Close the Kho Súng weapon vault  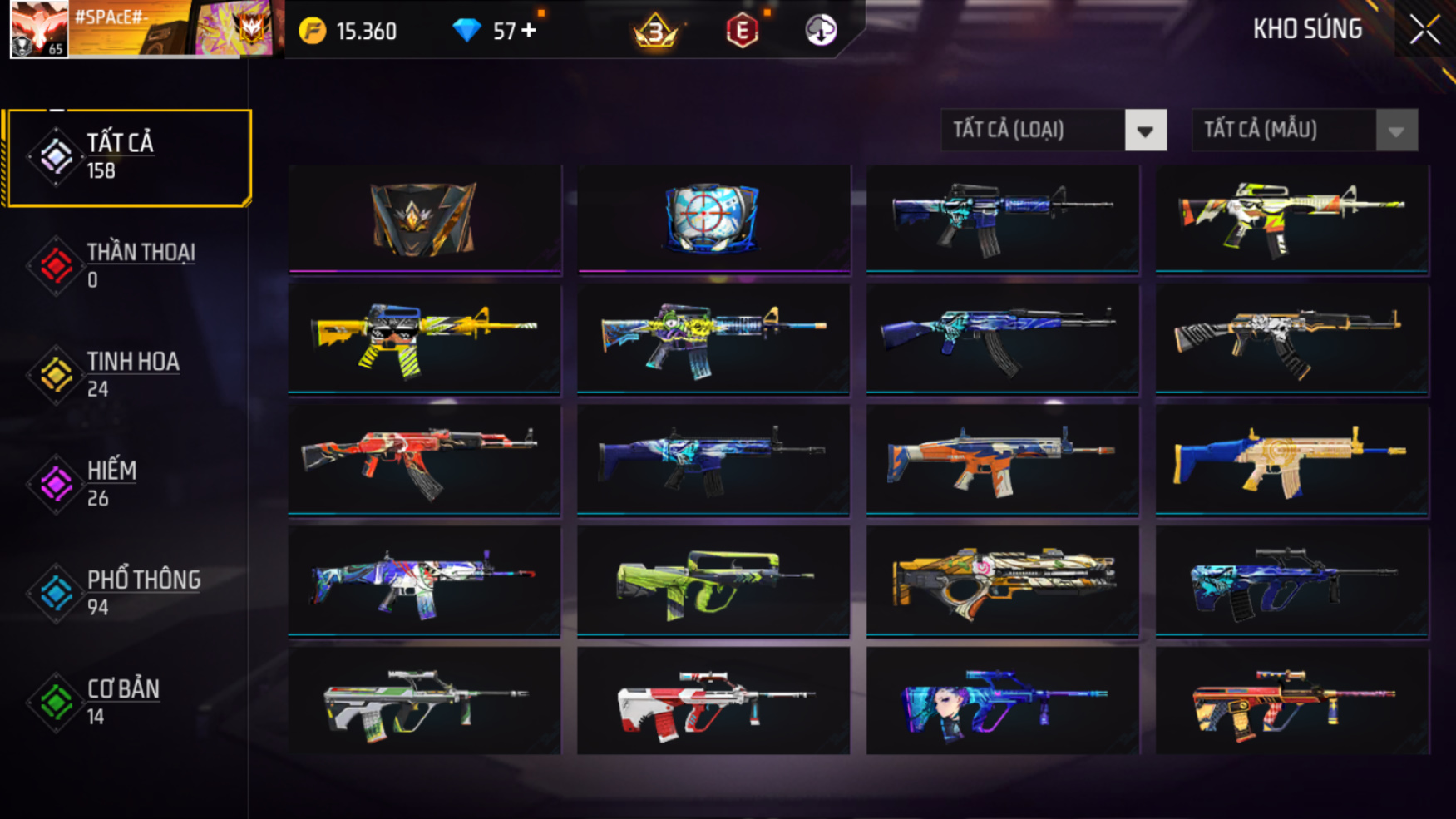1424,30
